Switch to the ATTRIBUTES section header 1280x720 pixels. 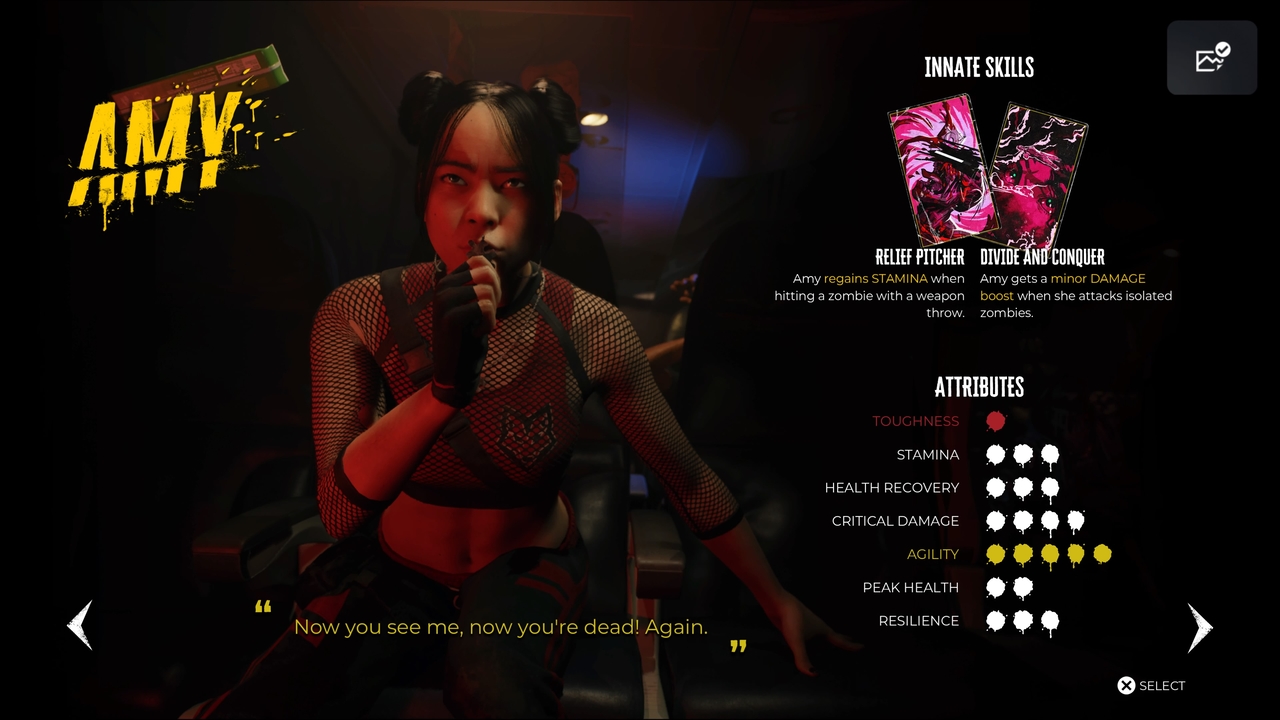pos(979,388)
